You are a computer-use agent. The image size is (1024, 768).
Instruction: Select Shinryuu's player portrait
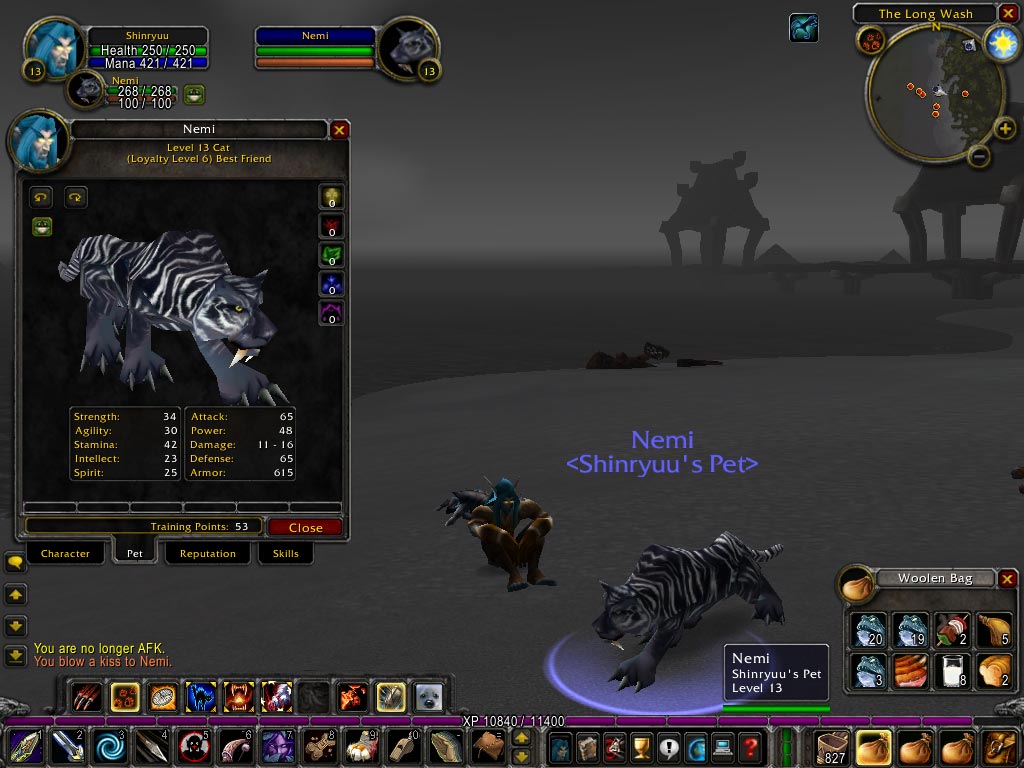pos(48,45)
